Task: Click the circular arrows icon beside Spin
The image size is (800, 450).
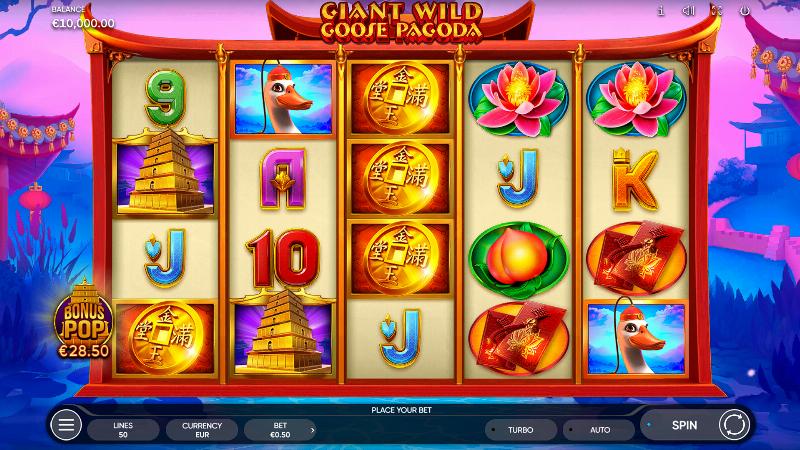Action: pos(733,425)
